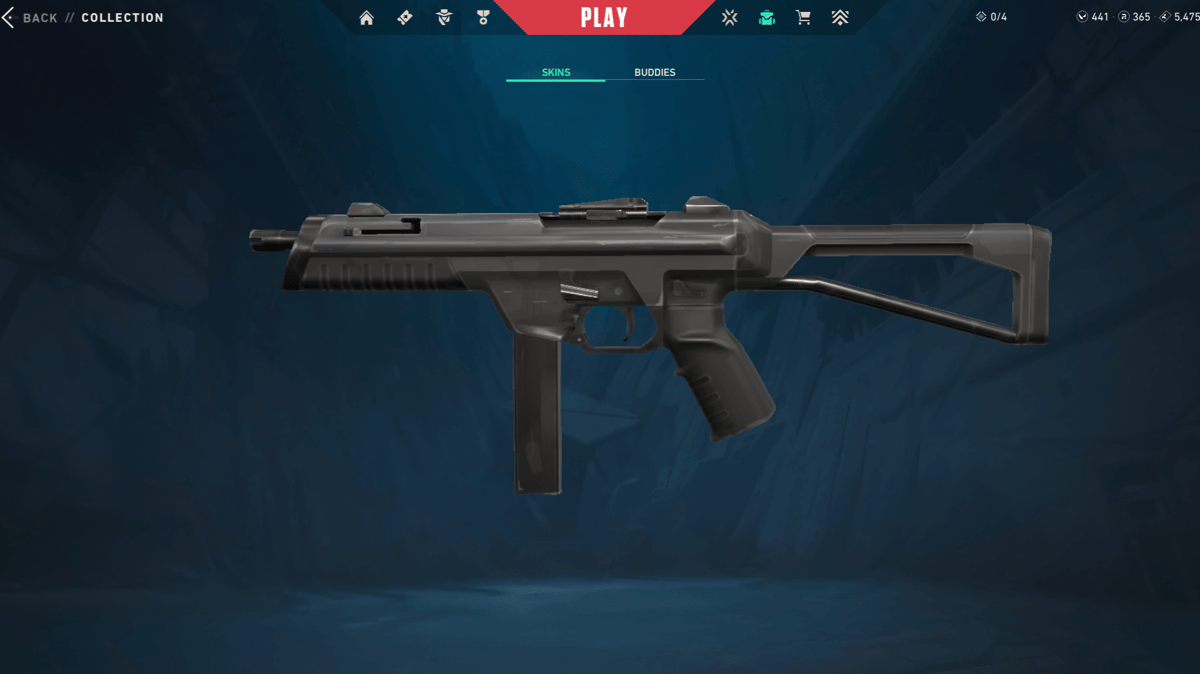Click the Radianite Points currency balance
This screenshot has width=1200, height=674.
[1134, 18]
